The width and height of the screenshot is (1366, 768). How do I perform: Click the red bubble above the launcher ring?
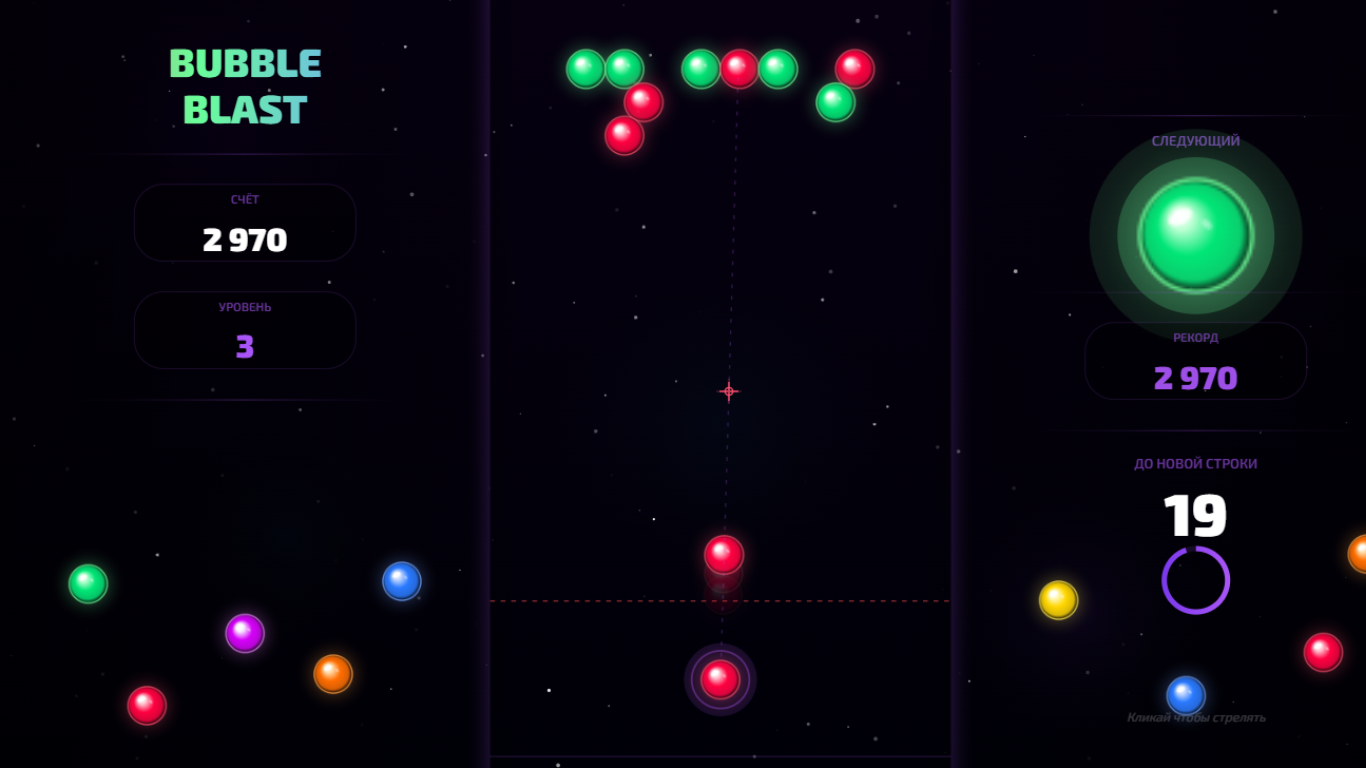click(723, 552)
